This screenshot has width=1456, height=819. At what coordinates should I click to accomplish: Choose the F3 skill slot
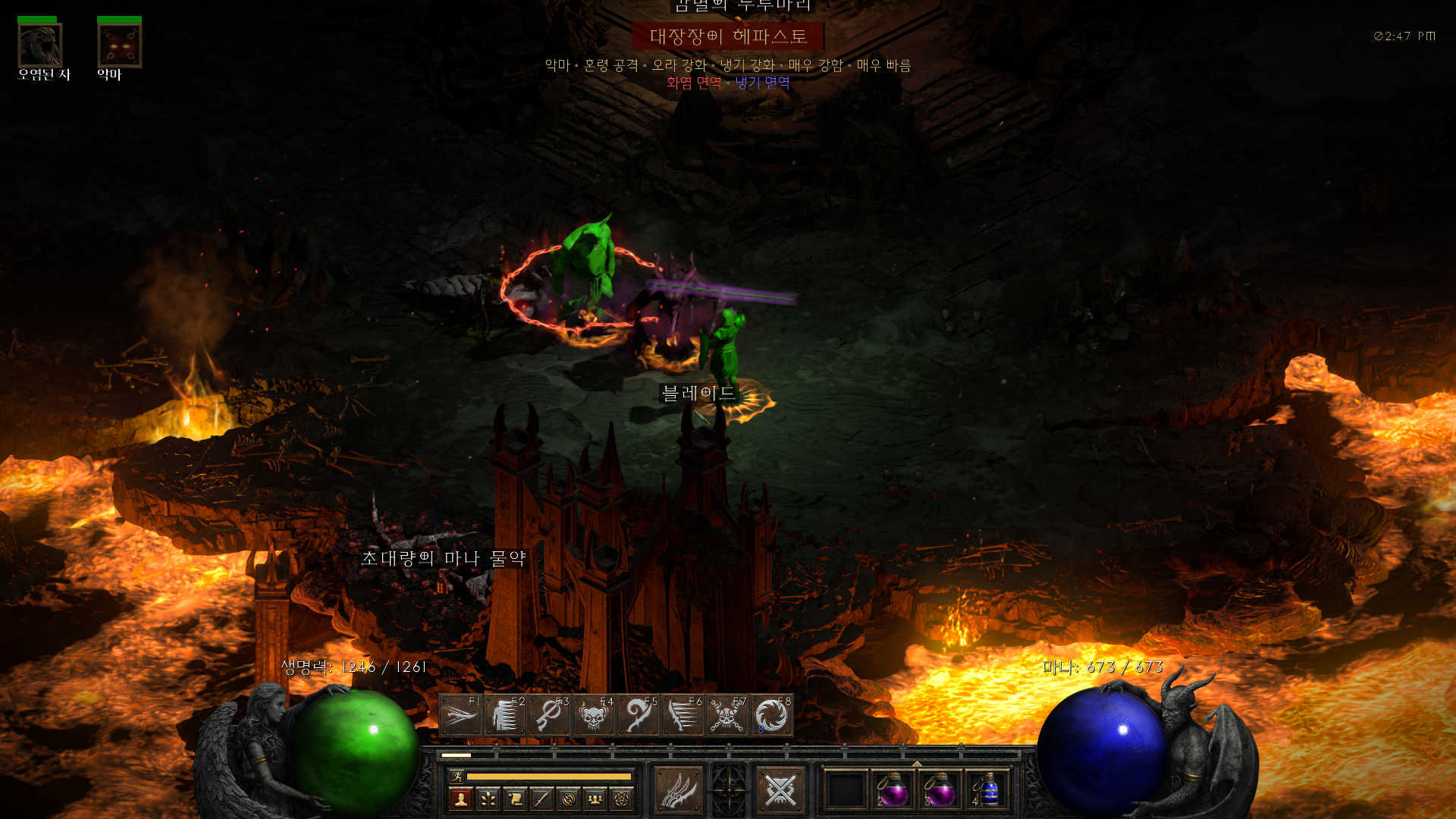(549, 714)
